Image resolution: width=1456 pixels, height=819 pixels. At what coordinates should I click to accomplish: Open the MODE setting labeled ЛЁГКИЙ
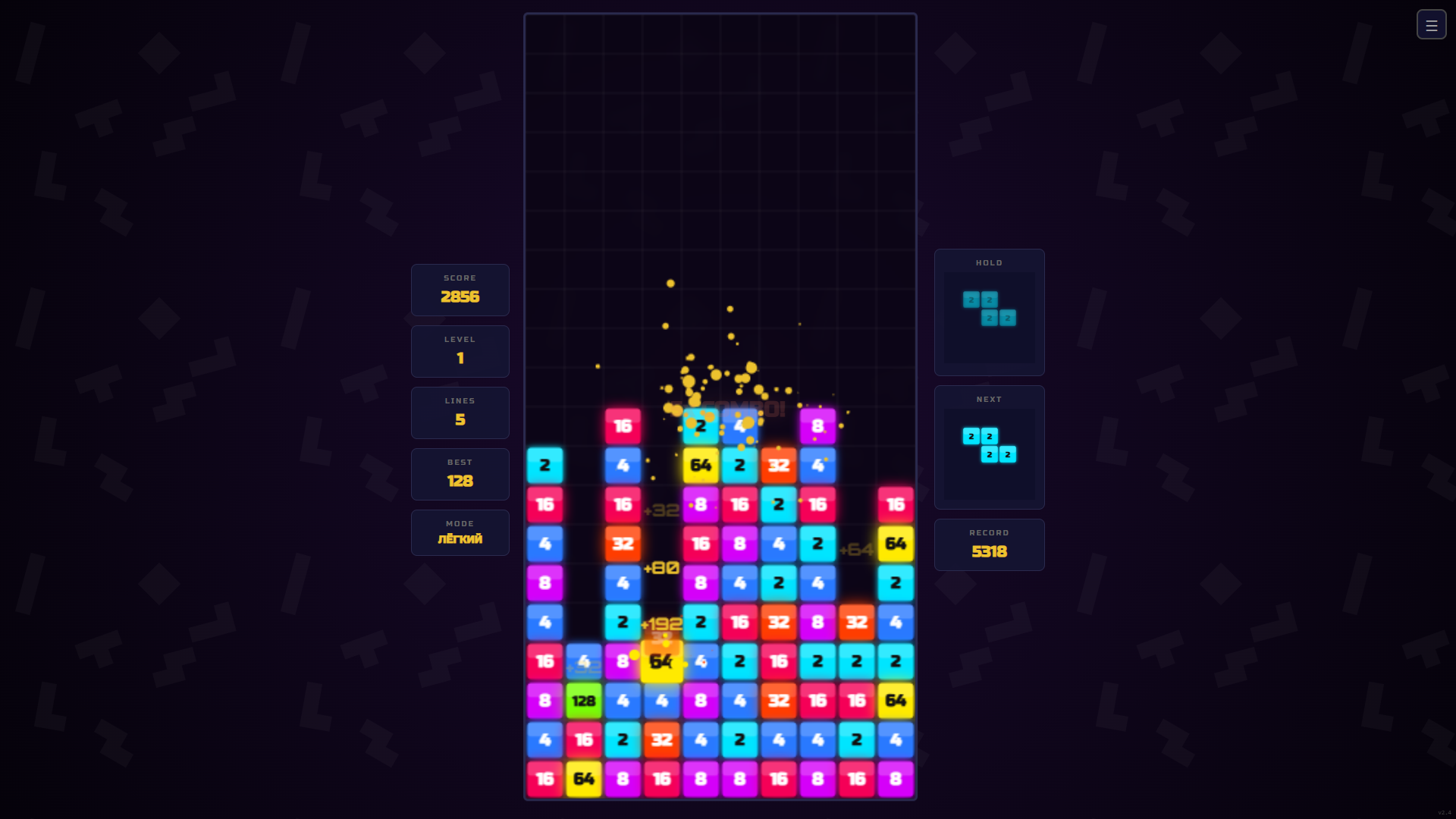tap(460, 532)
